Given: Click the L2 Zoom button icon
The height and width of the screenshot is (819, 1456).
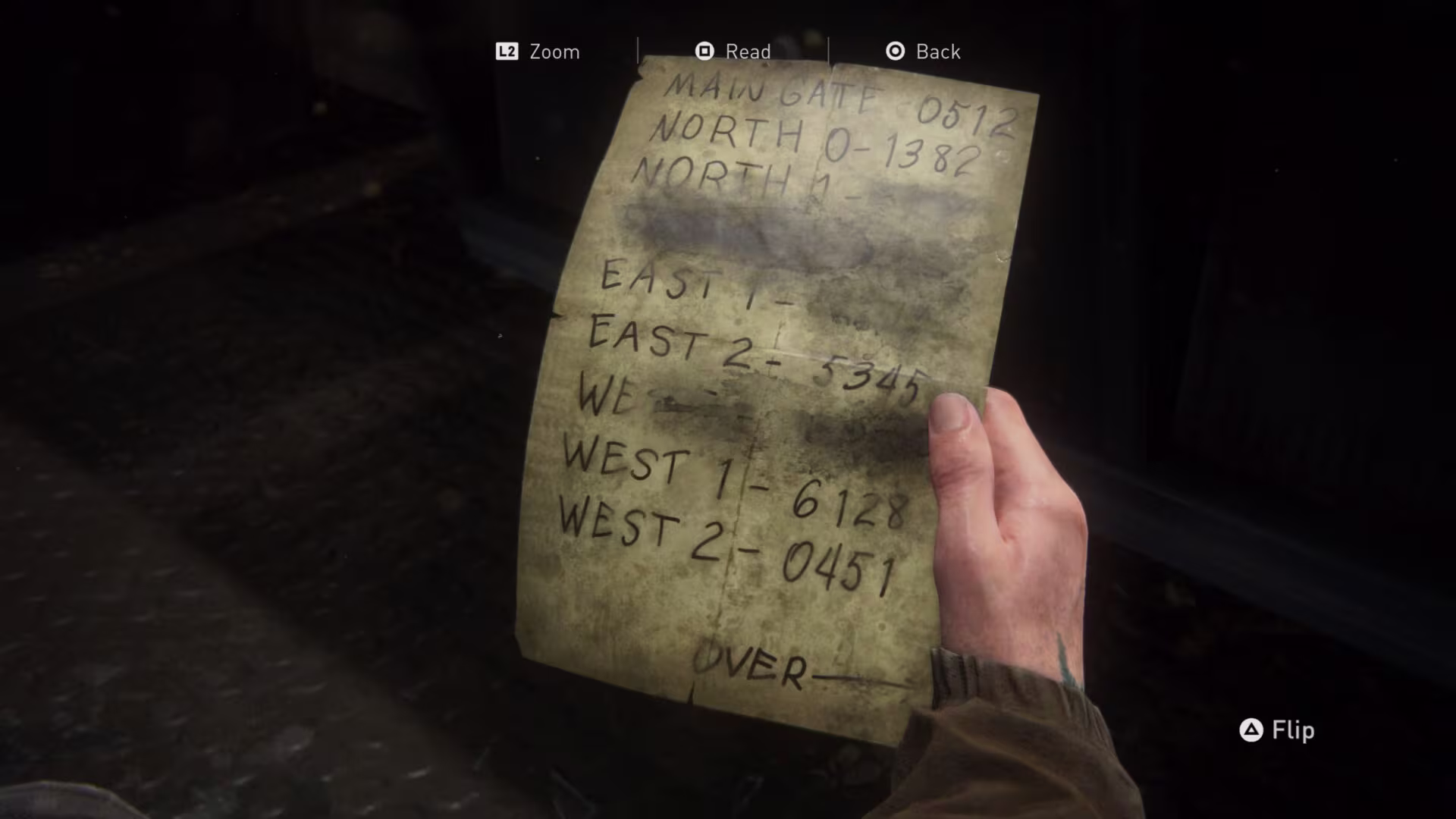Looking at the screenshot, I should [507, 52].
